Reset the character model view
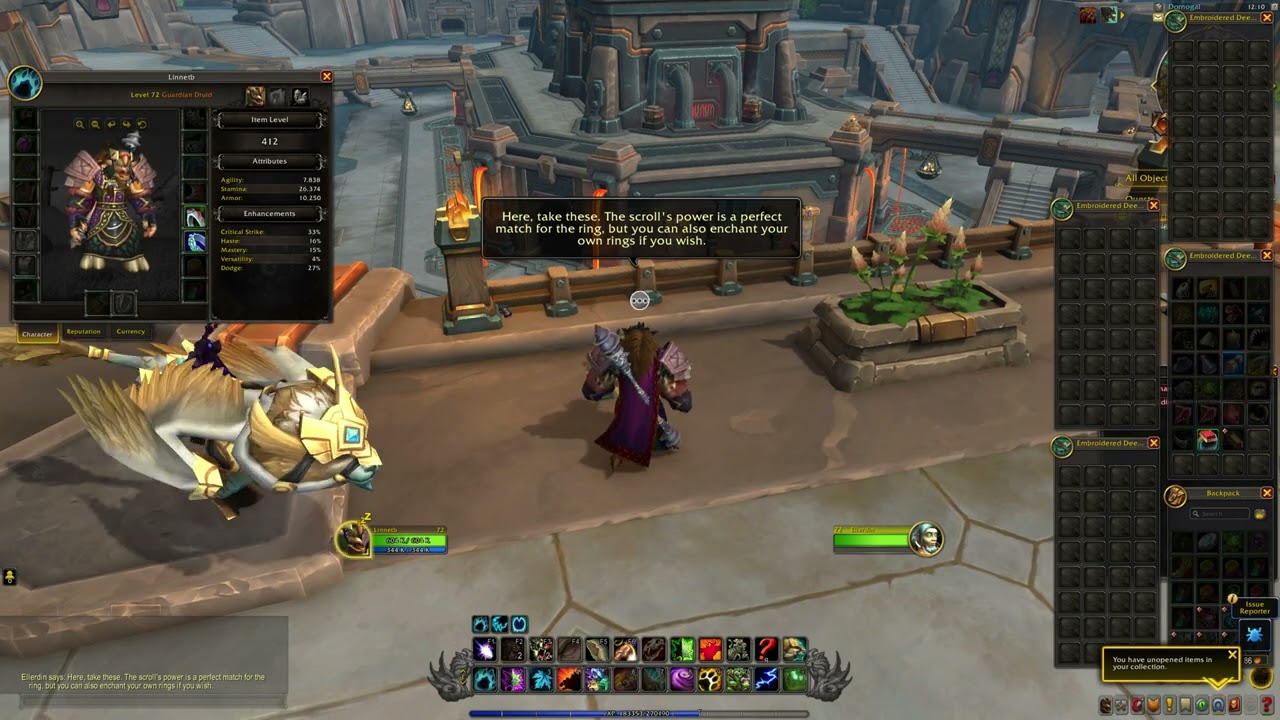This screenshot has width=1280, height=720. click(x=142, y=125)
